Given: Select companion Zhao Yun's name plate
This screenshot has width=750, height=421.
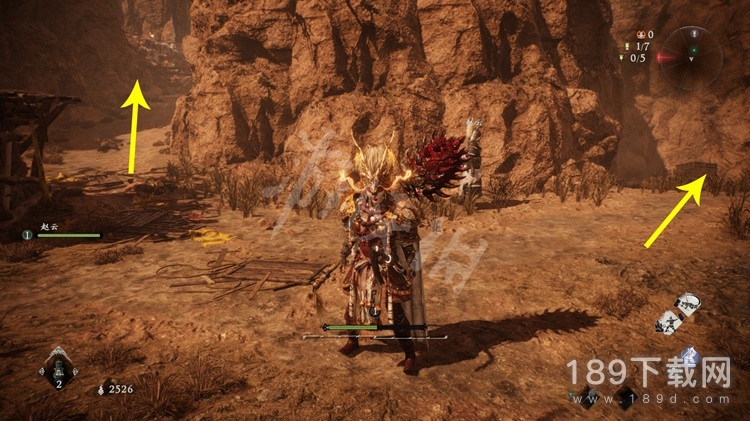Looking at the screenshot, I should (x=50, y=228).
